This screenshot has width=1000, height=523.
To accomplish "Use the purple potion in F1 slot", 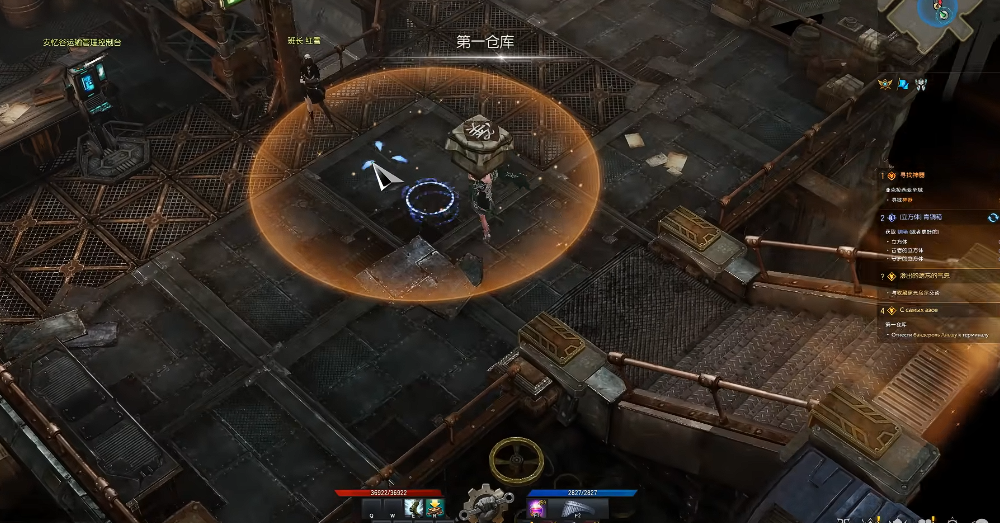I will [x=536, y=510].
